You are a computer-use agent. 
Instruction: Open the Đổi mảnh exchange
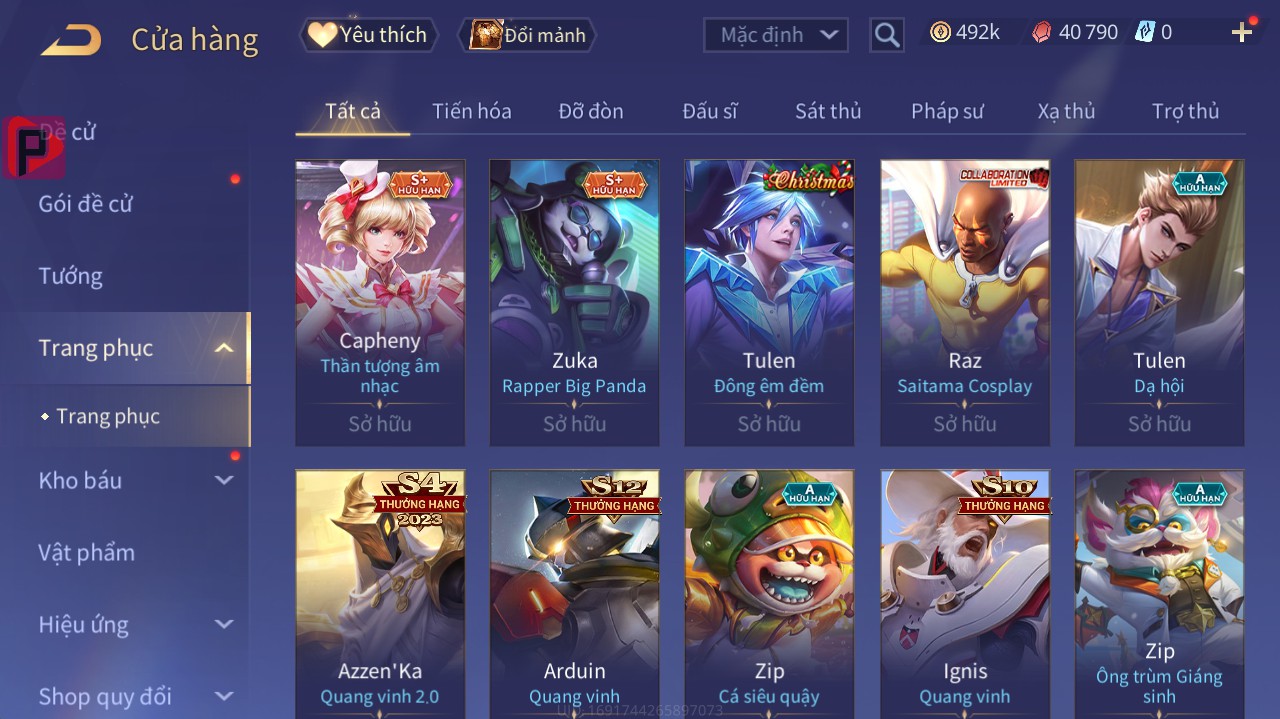527,35
